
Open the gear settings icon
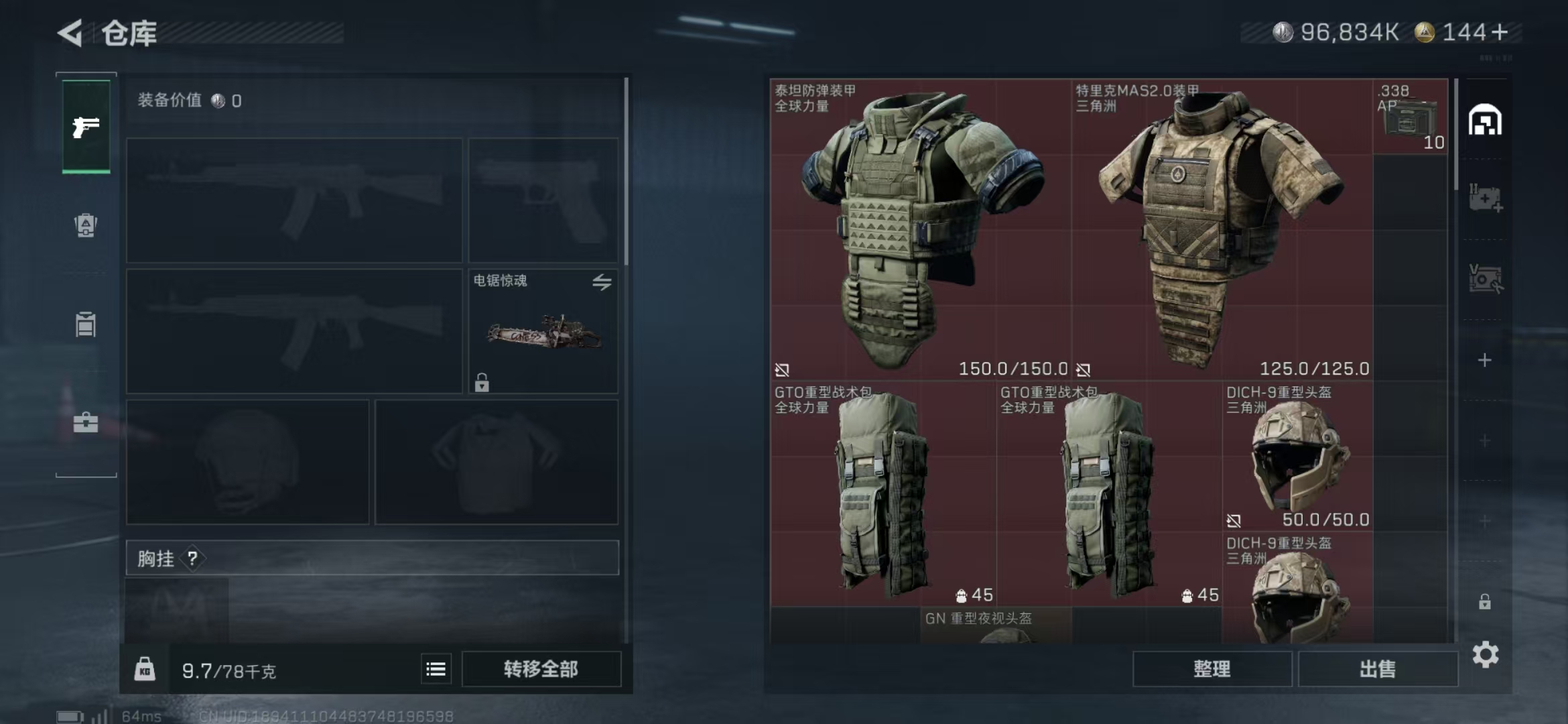coord(1485,654)
